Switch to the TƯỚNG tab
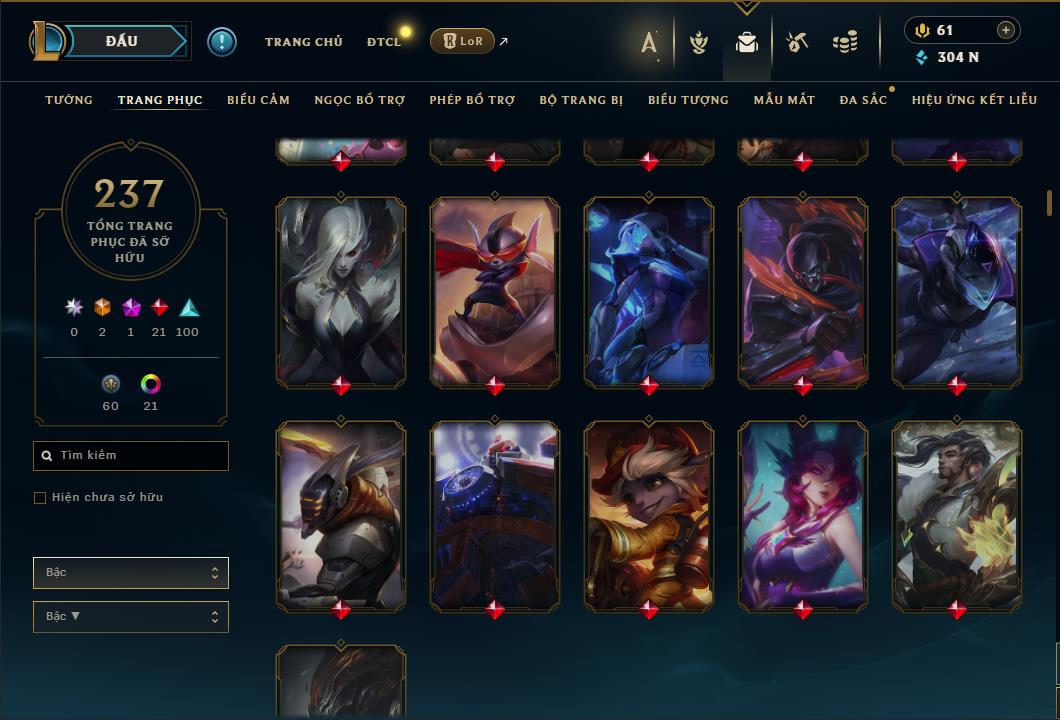This screenshot has height=720, width=1060. pos(69,100)
